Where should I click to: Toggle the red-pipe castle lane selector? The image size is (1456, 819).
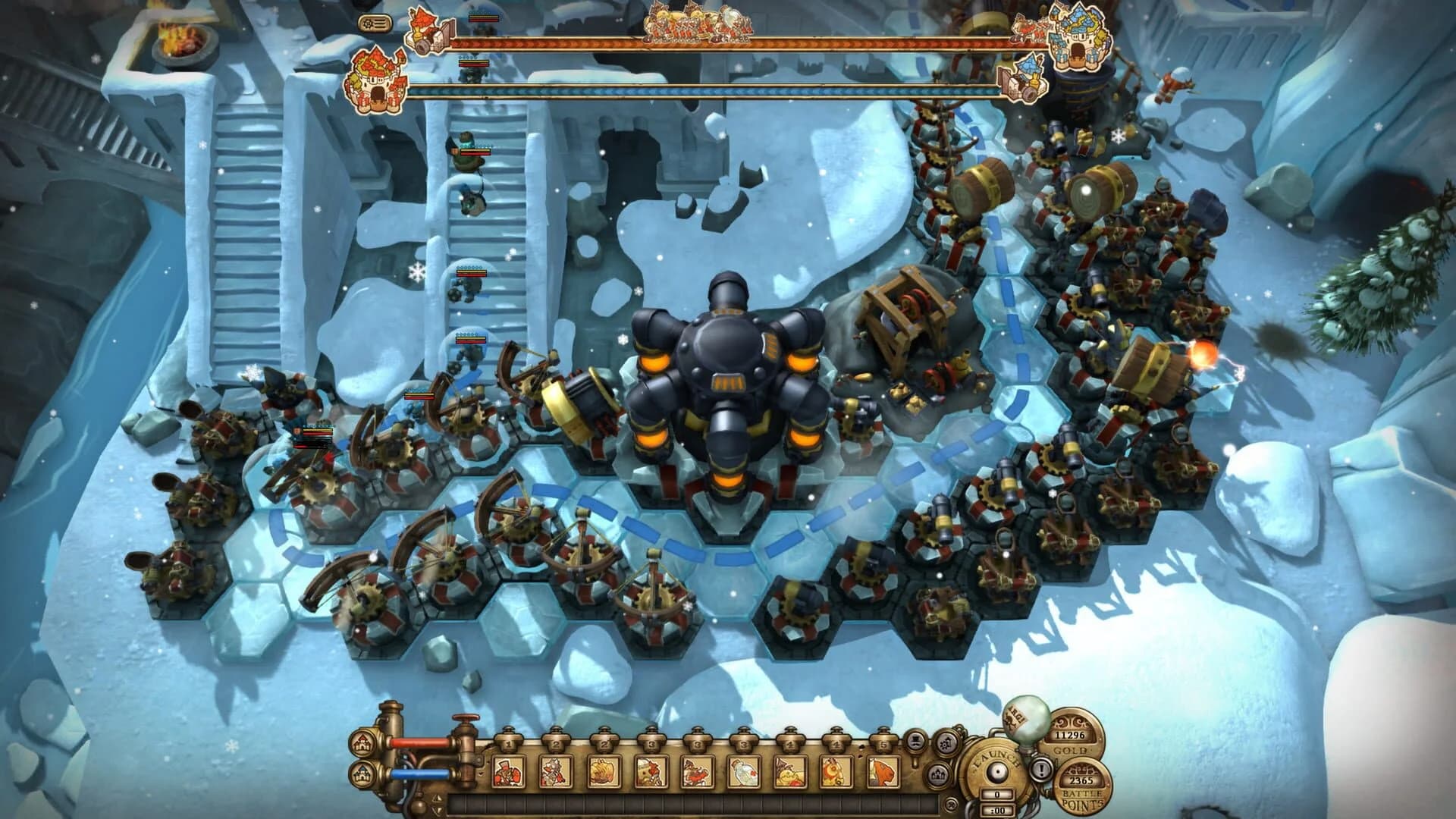362,745
